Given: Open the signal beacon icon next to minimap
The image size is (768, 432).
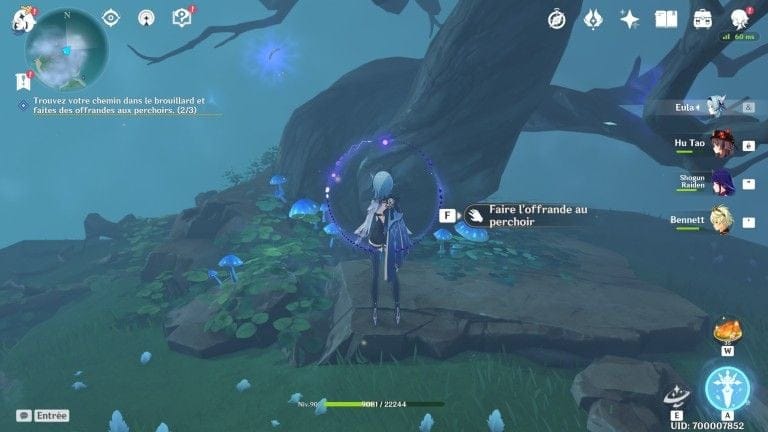Looking at the screenshot, I should click(x=146, y=18).
